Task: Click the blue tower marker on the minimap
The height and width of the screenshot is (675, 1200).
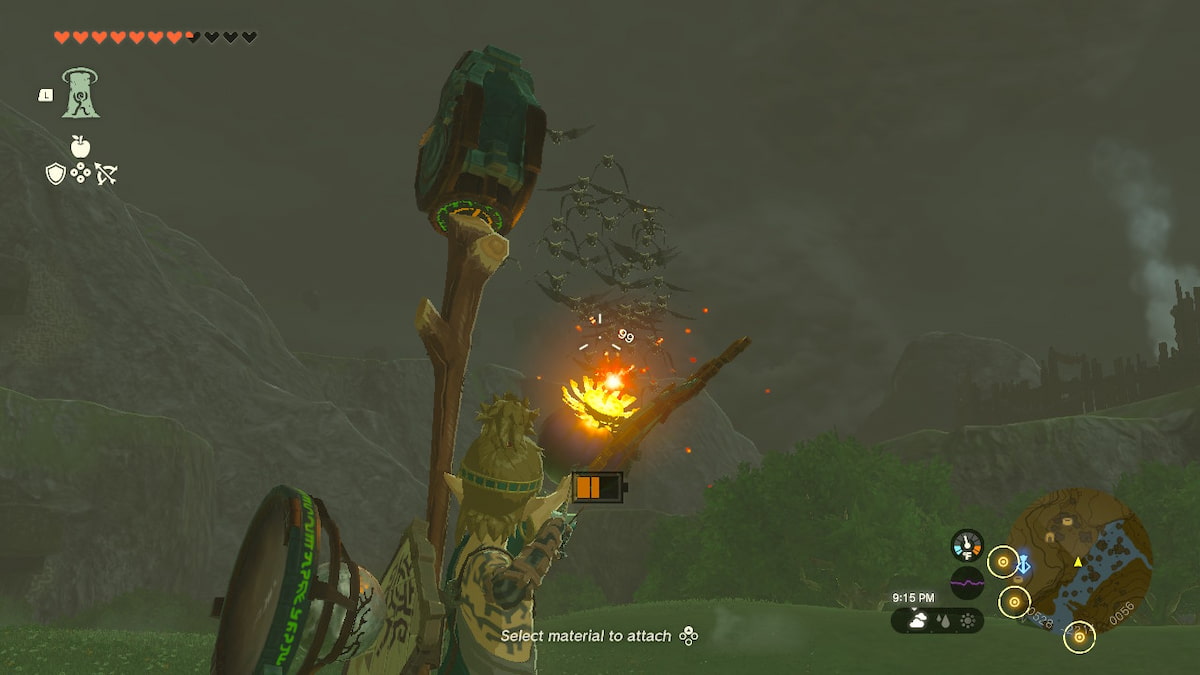Action: point(1022,565)
